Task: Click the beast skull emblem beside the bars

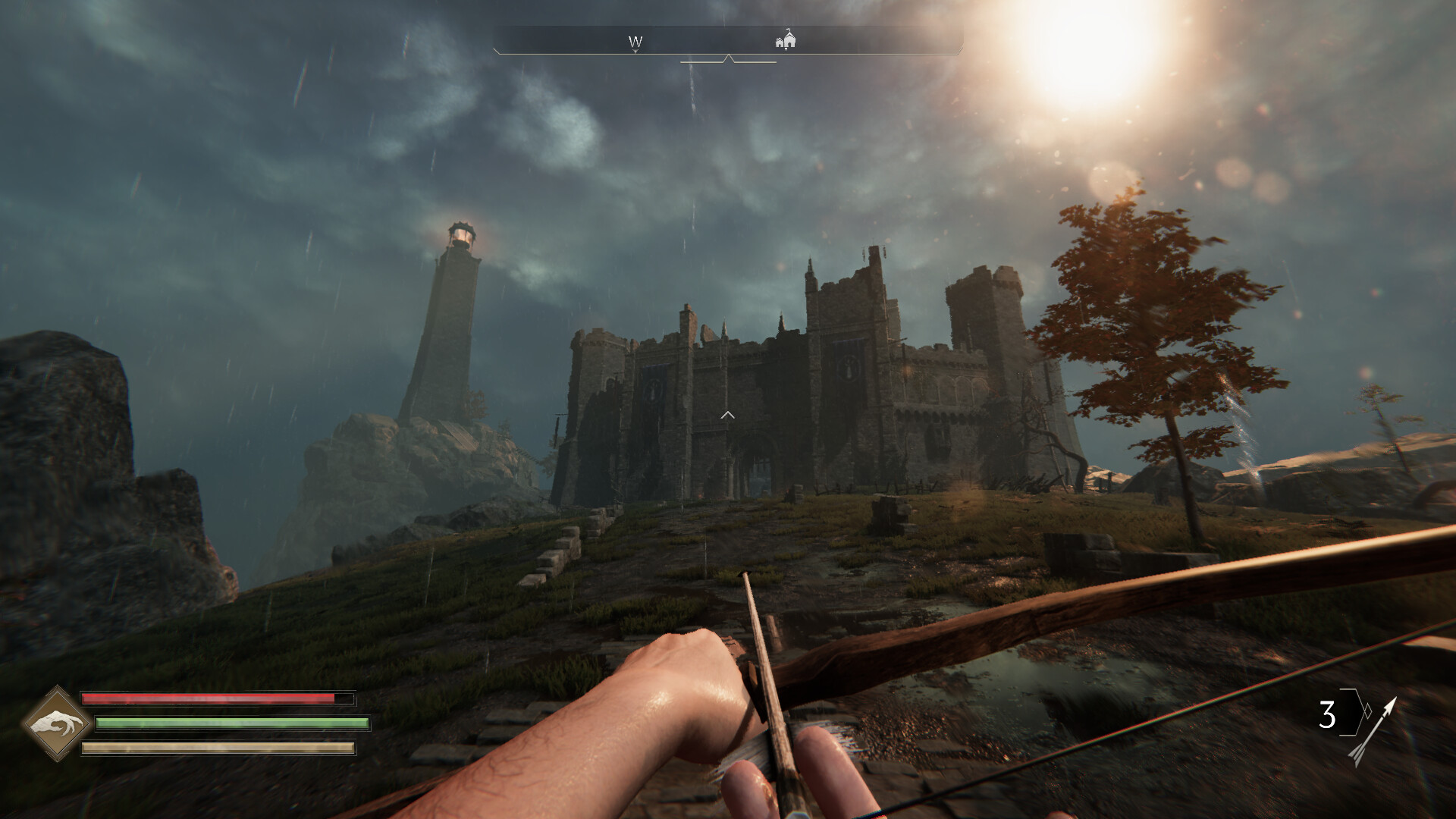Action: coord(57,723)
